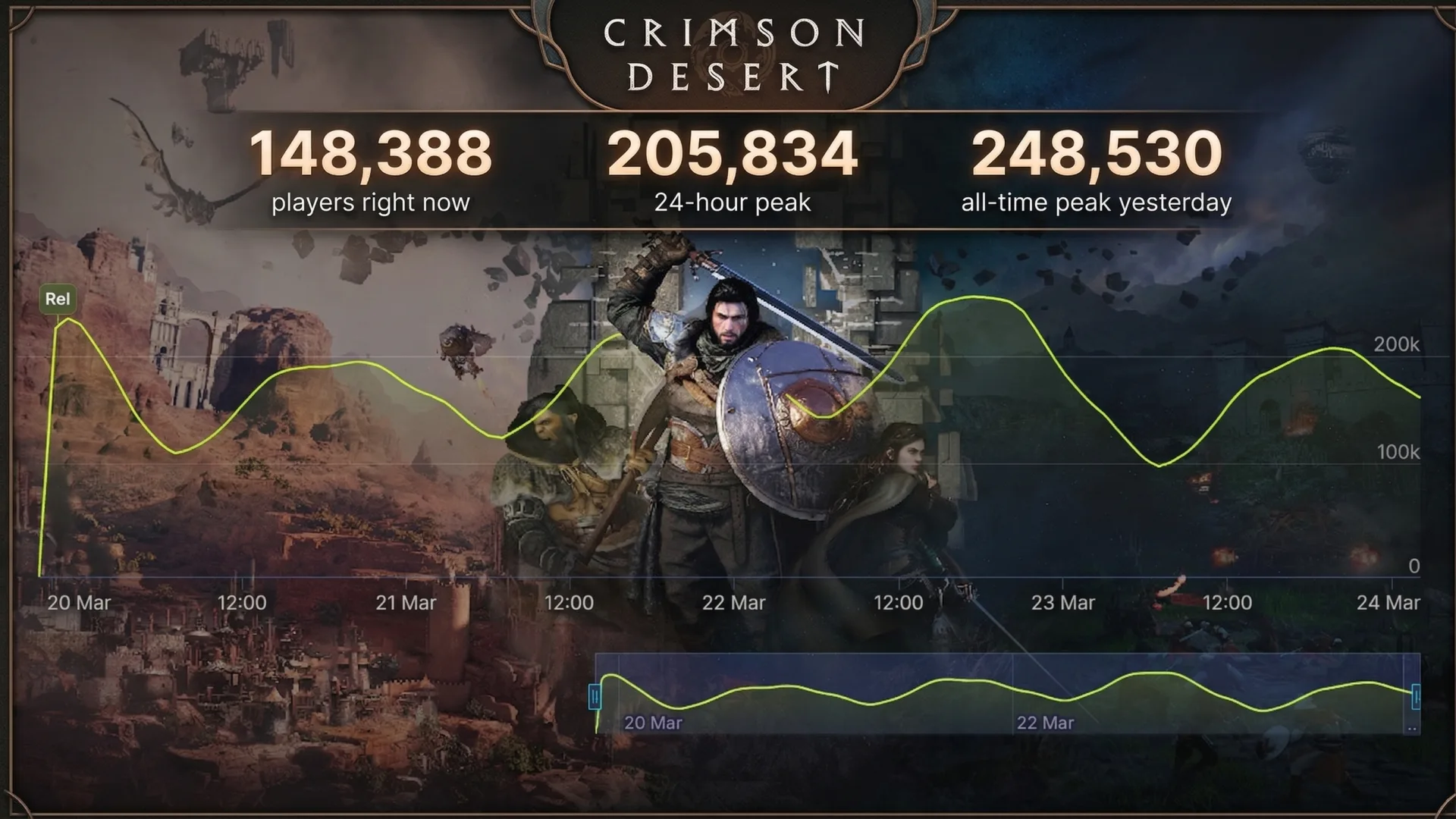This screenshot has height=819, width=1456.
Task: Select the 20 Mar axis label
Action: point(80,603)
